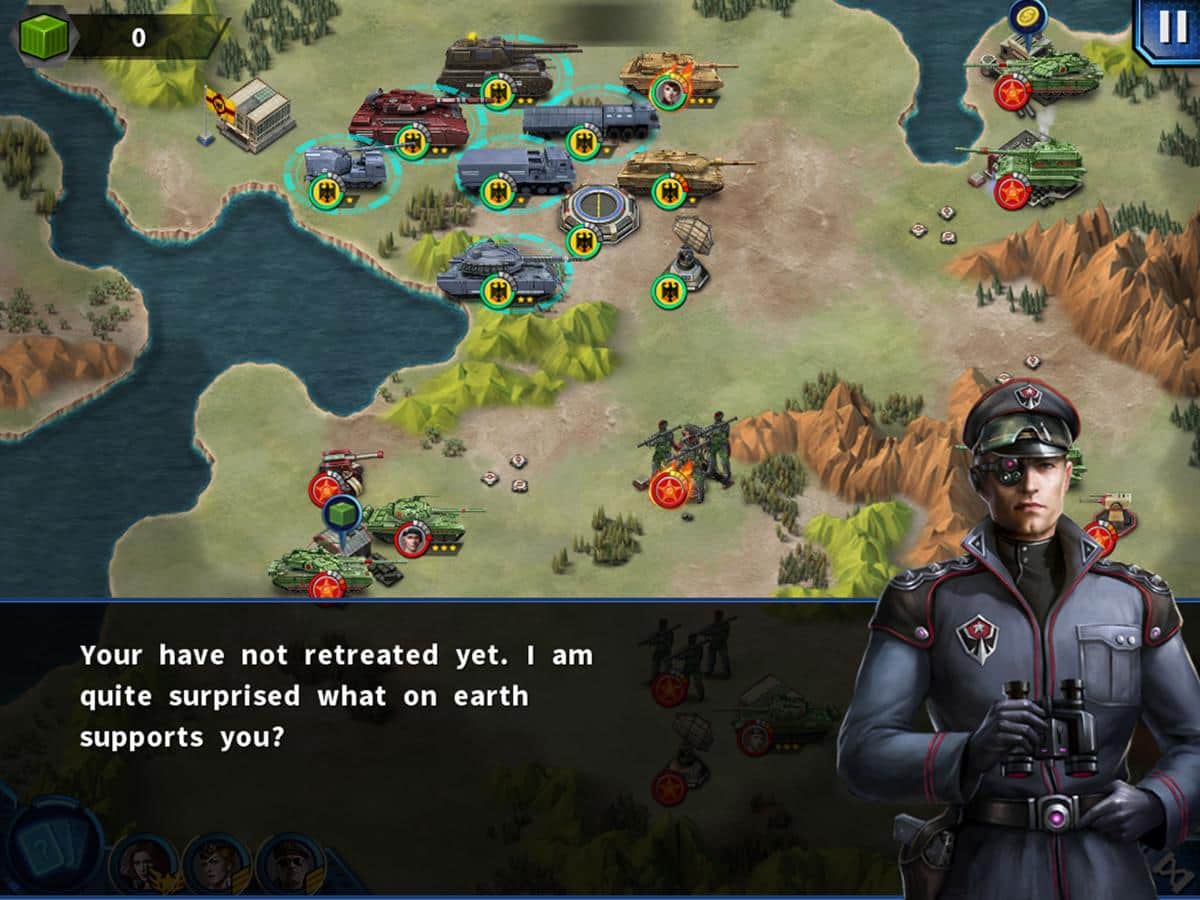Choose the general portrait wearing sunglasses and cap
Screen dimensions: 1200x900
[x=290, y=863]
